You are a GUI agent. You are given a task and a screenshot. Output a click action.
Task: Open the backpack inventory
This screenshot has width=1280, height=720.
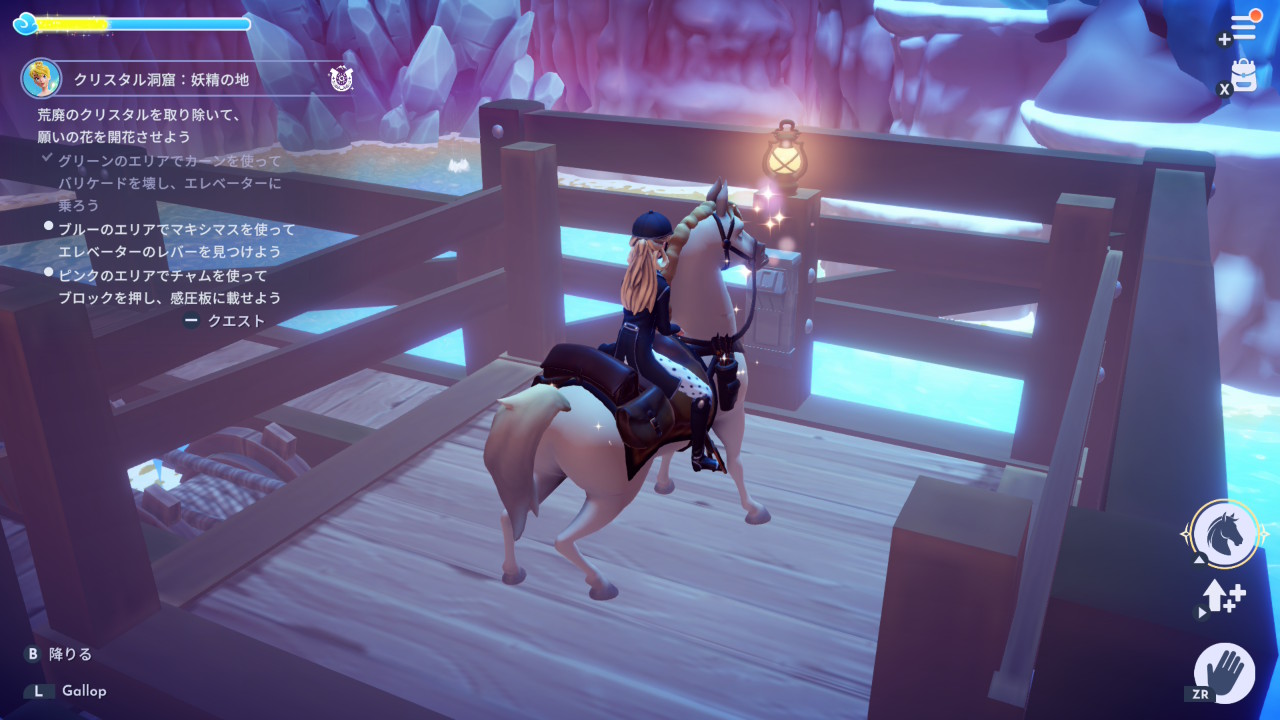(1244, 75)
